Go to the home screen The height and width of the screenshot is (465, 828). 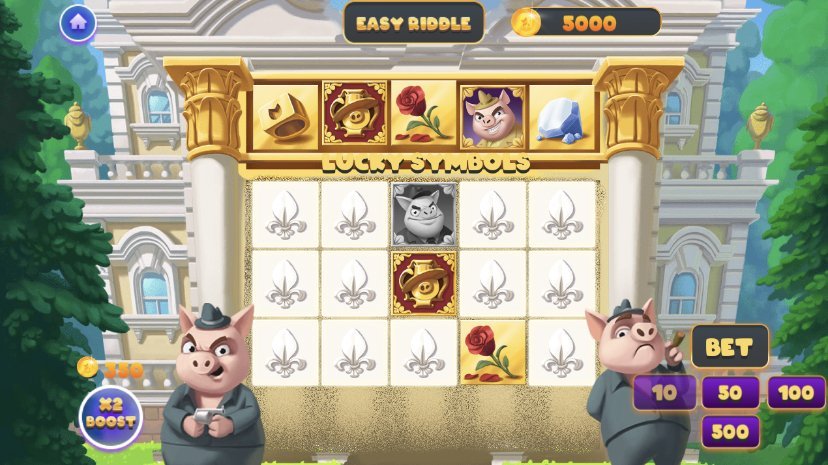point(77,23)
